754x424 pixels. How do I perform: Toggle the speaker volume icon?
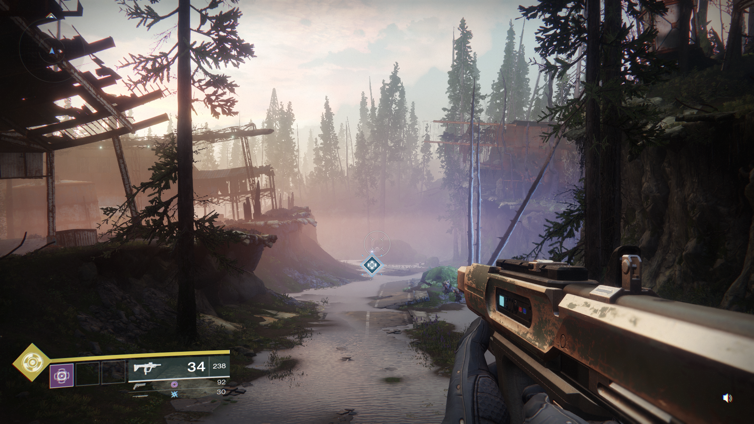point(728,398)
